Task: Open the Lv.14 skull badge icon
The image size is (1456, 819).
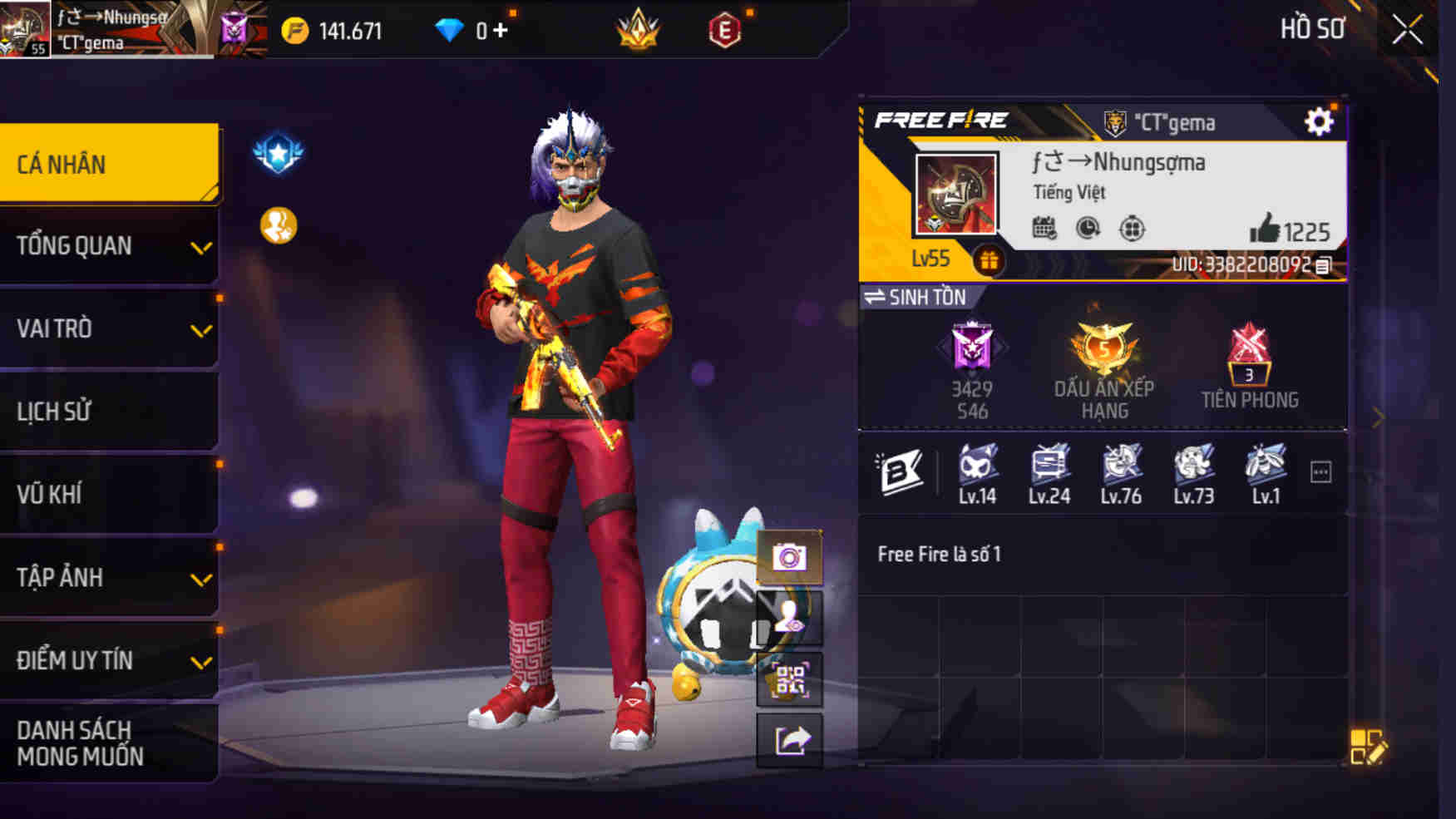Action: pos(978,468)
